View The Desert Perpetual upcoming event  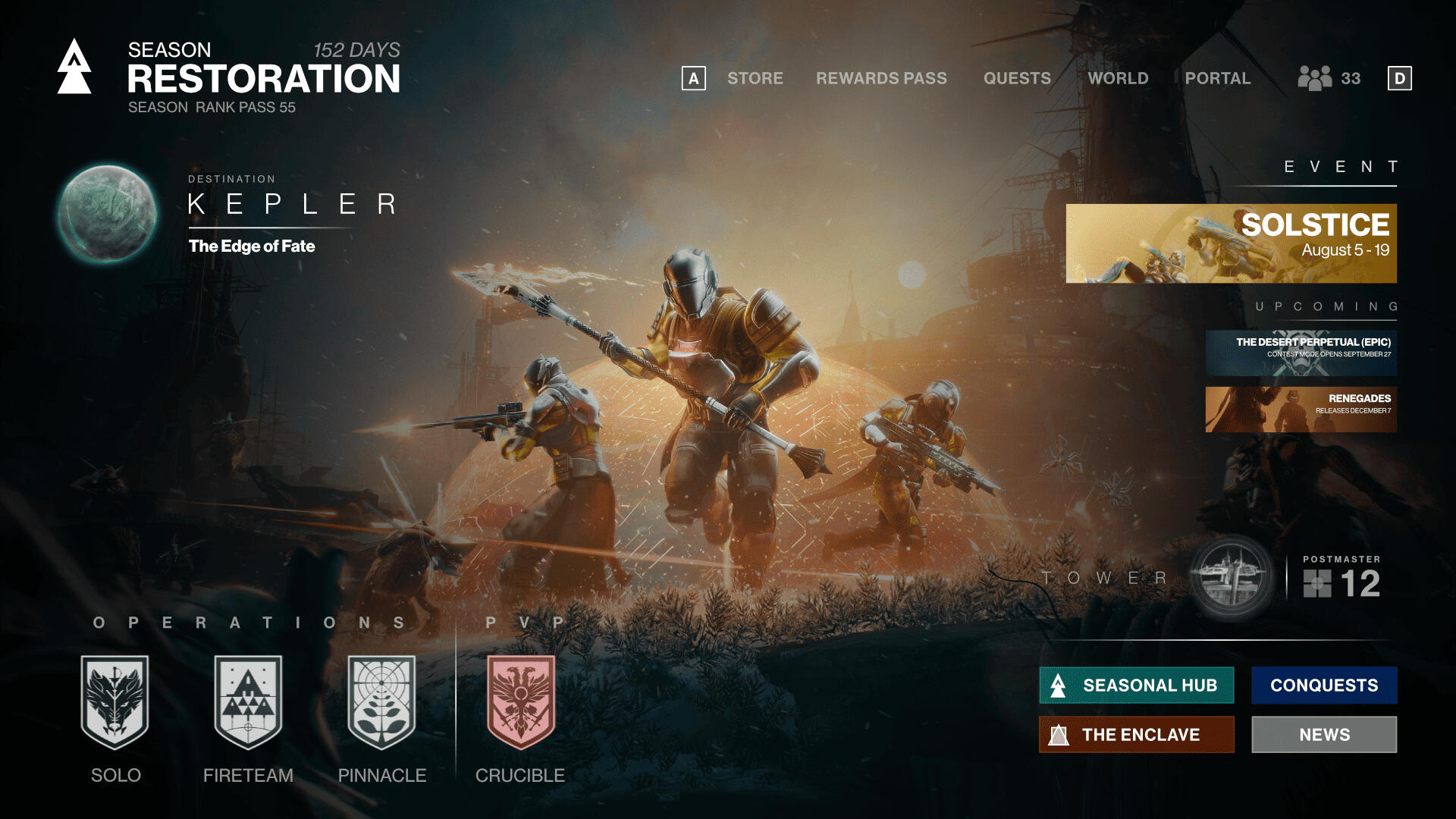click(1301, 352)
